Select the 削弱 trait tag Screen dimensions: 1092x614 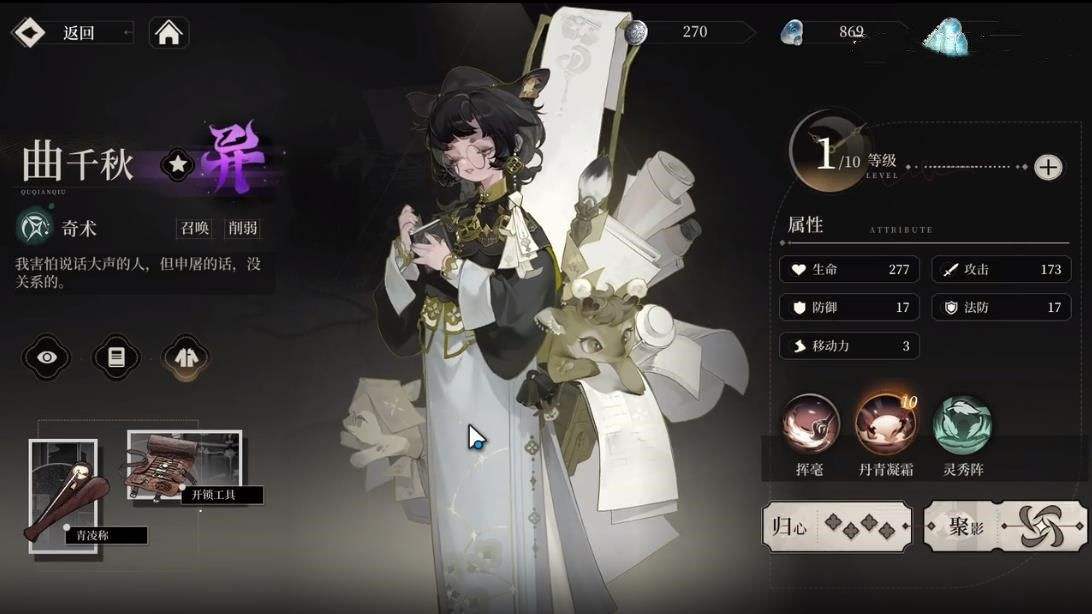(242, 228)
